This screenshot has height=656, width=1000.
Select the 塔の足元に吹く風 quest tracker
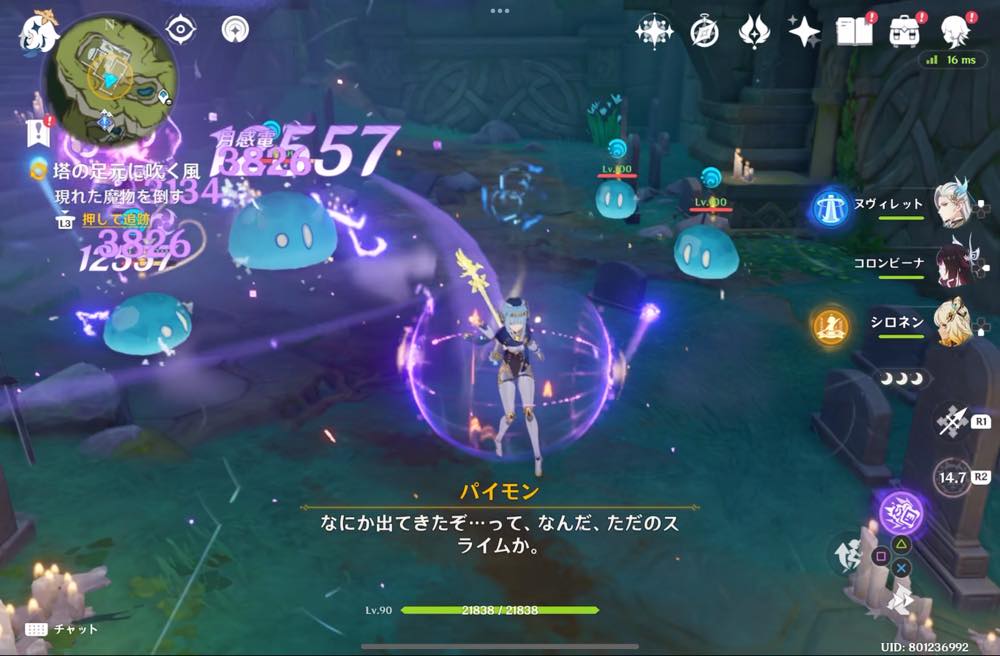[112, 171]
